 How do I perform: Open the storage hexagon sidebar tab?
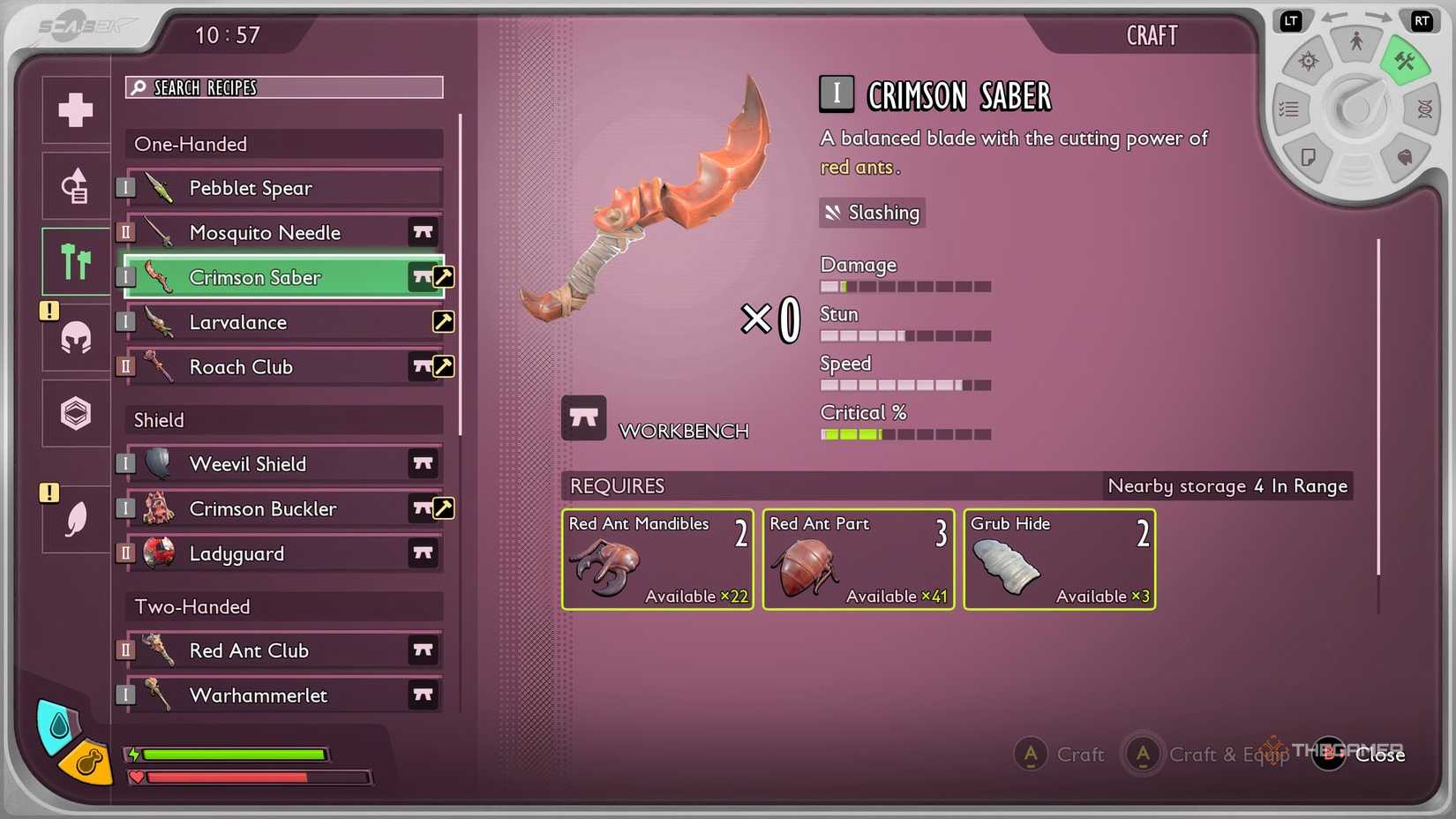point(75,413)
